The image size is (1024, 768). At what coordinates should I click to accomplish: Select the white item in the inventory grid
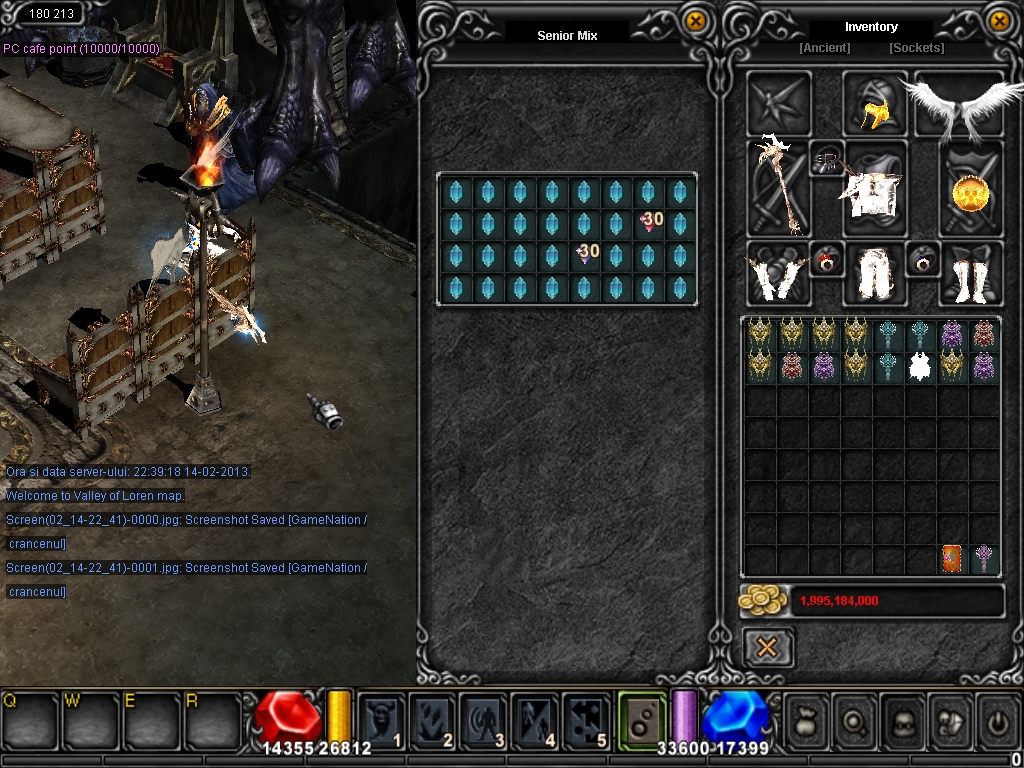(x=920, y=367)
